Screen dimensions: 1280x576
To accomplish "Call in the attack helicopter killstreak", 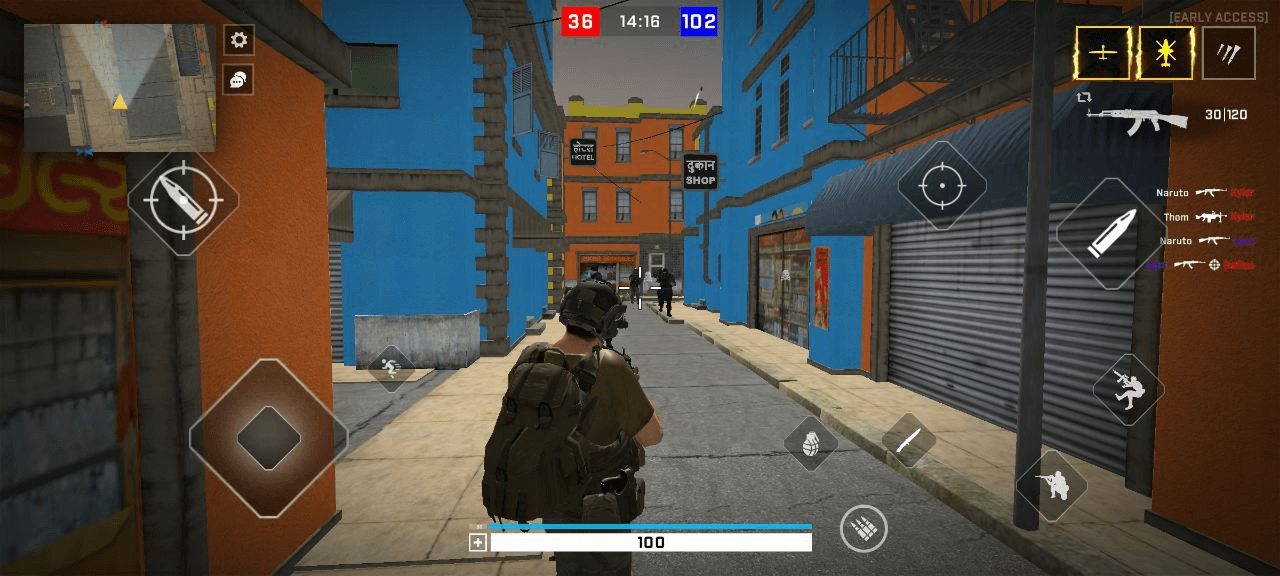I will (1166, 53).
